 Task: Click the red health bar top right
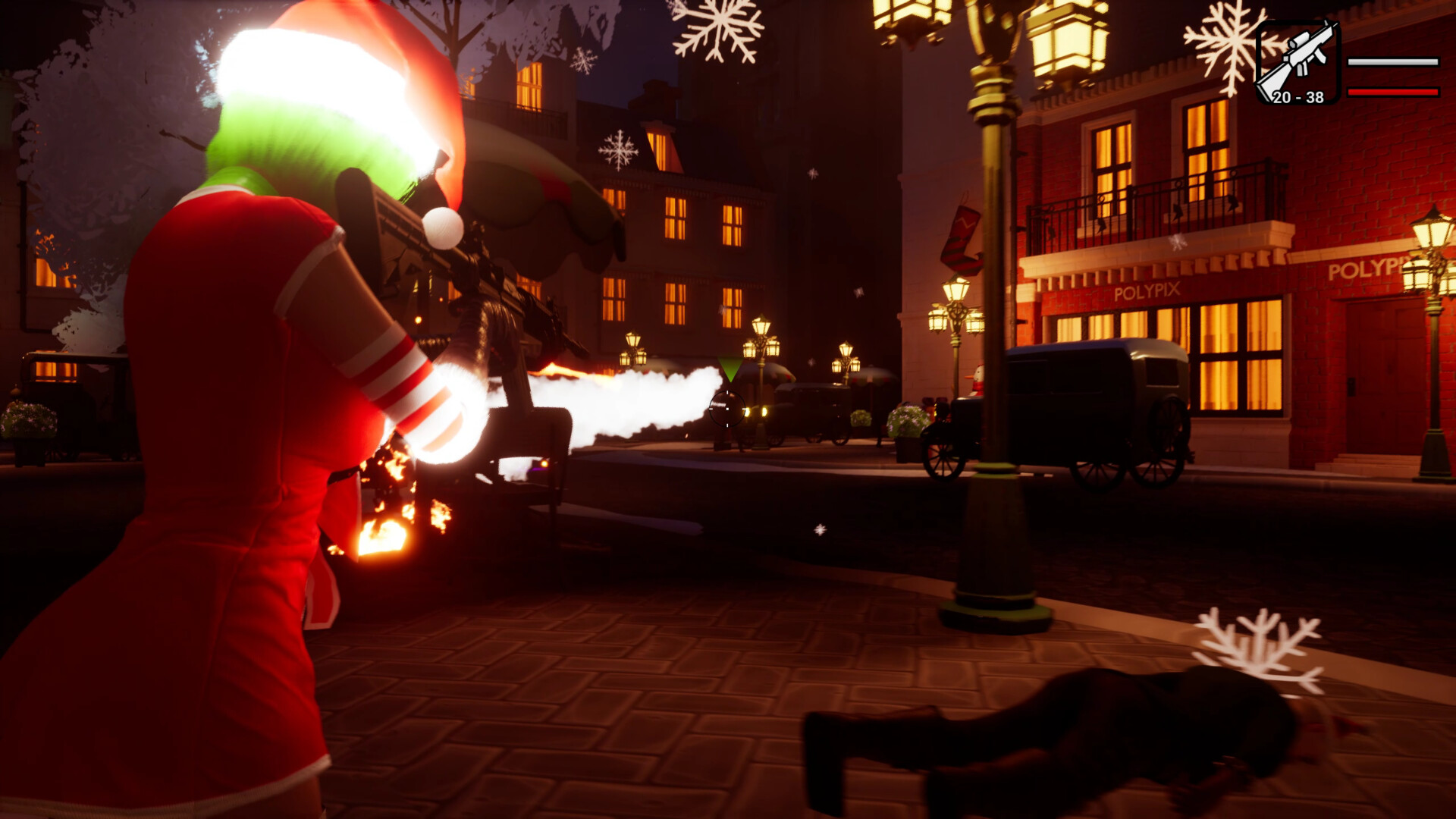tap(1393, 93)
